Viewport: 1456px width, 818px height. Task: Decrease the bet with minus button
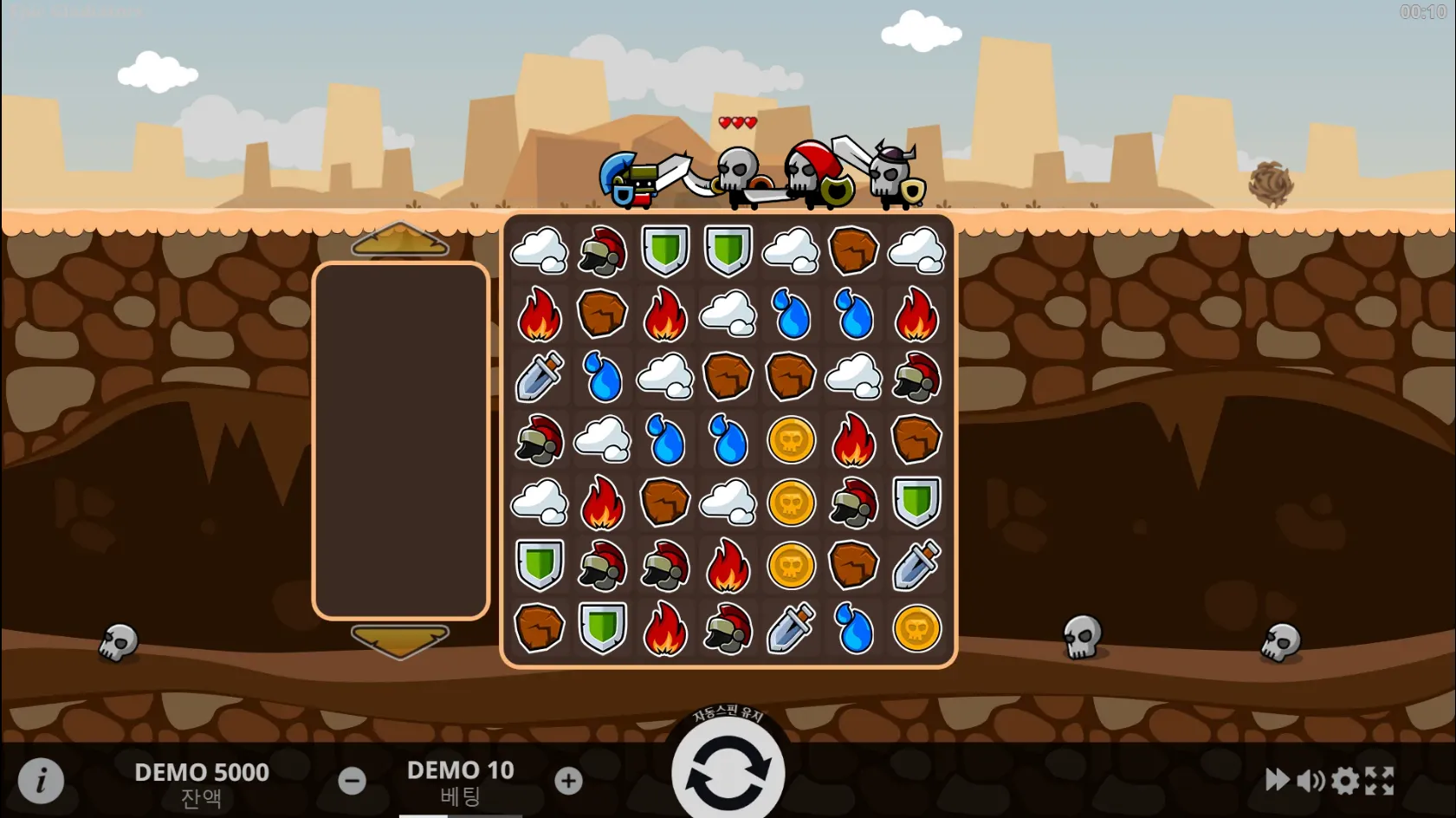click(x=352, y=781)
